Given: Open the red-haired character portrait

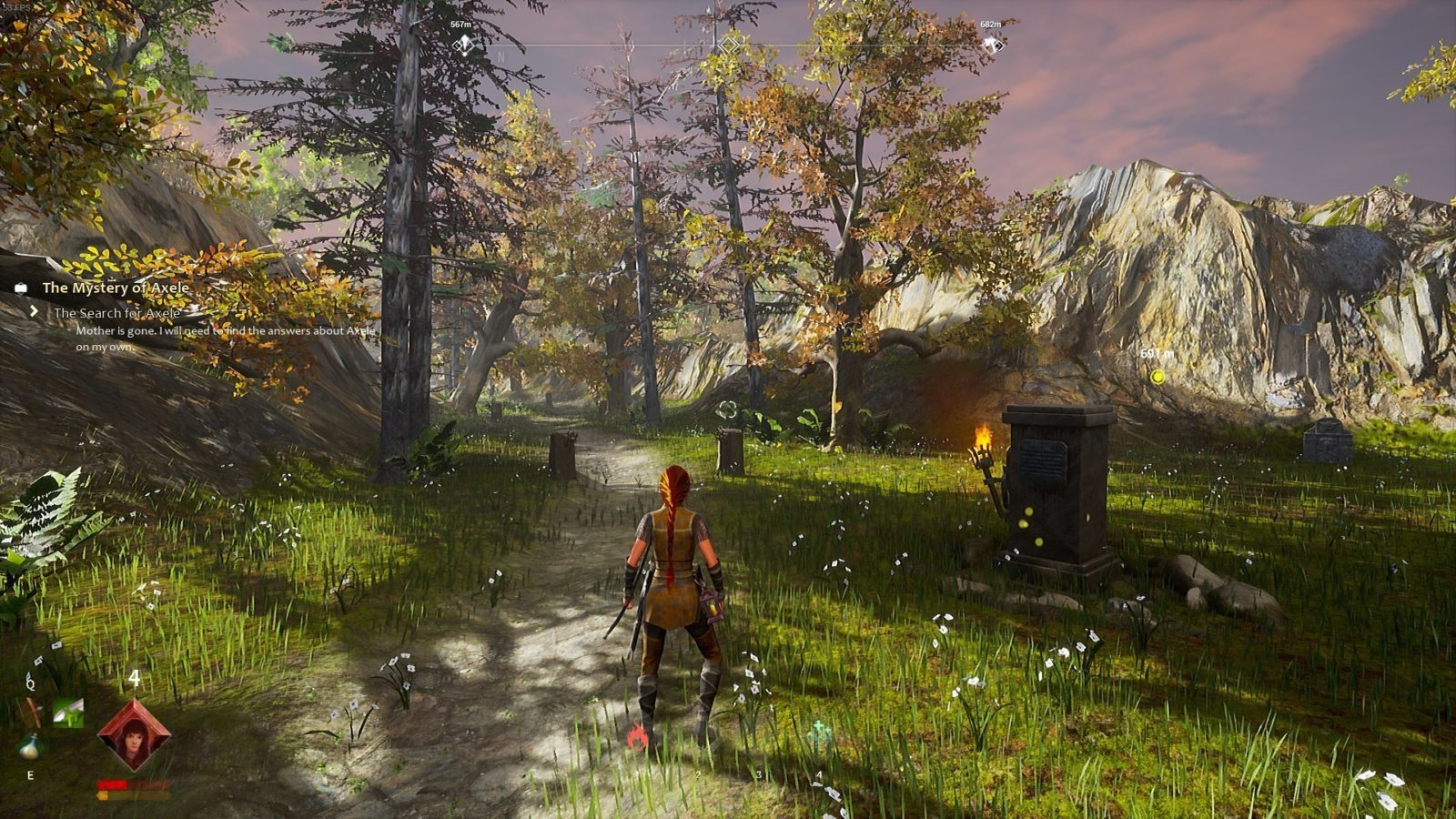Looking at the screenshot, I should [134, 735].
